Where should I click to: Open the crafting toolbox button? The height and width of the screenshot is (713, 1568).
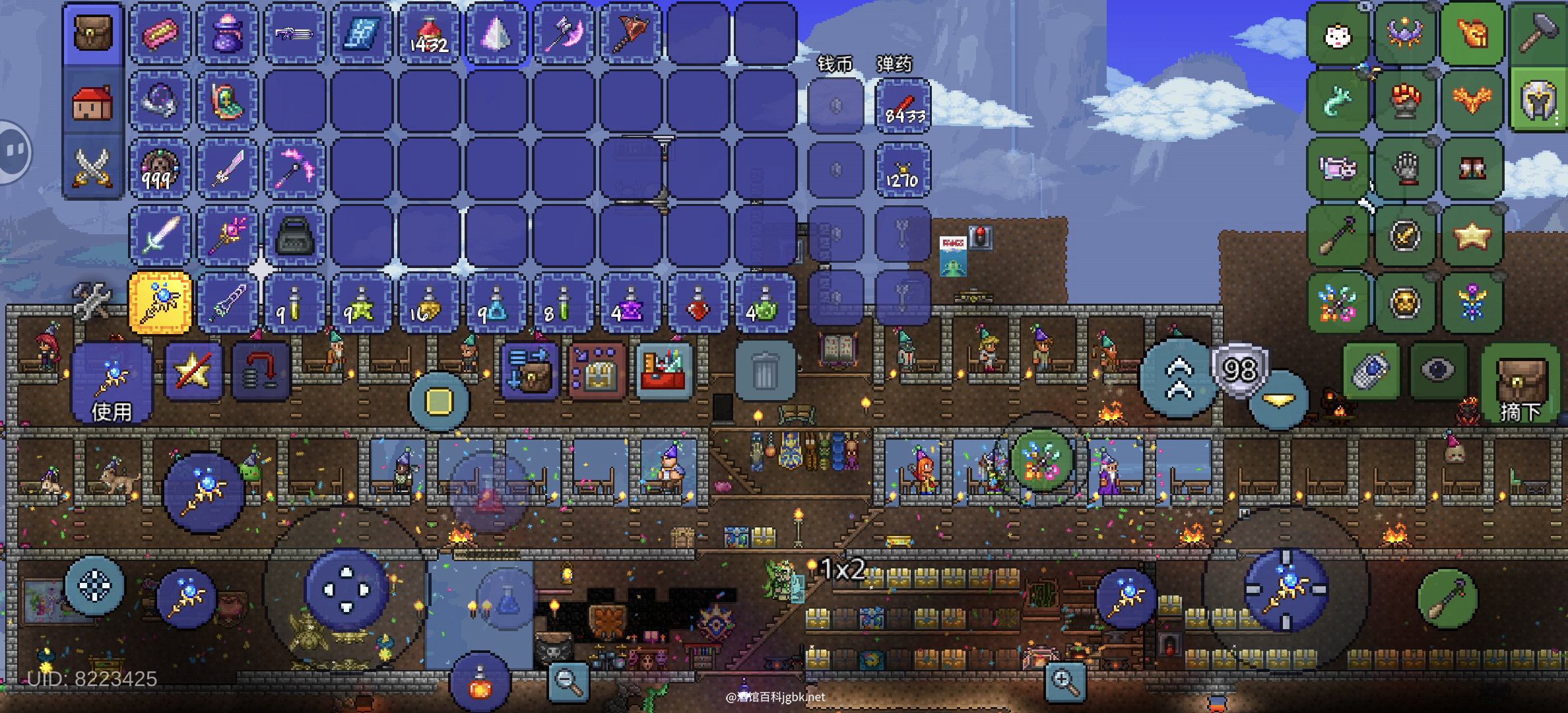coord(664,370)
